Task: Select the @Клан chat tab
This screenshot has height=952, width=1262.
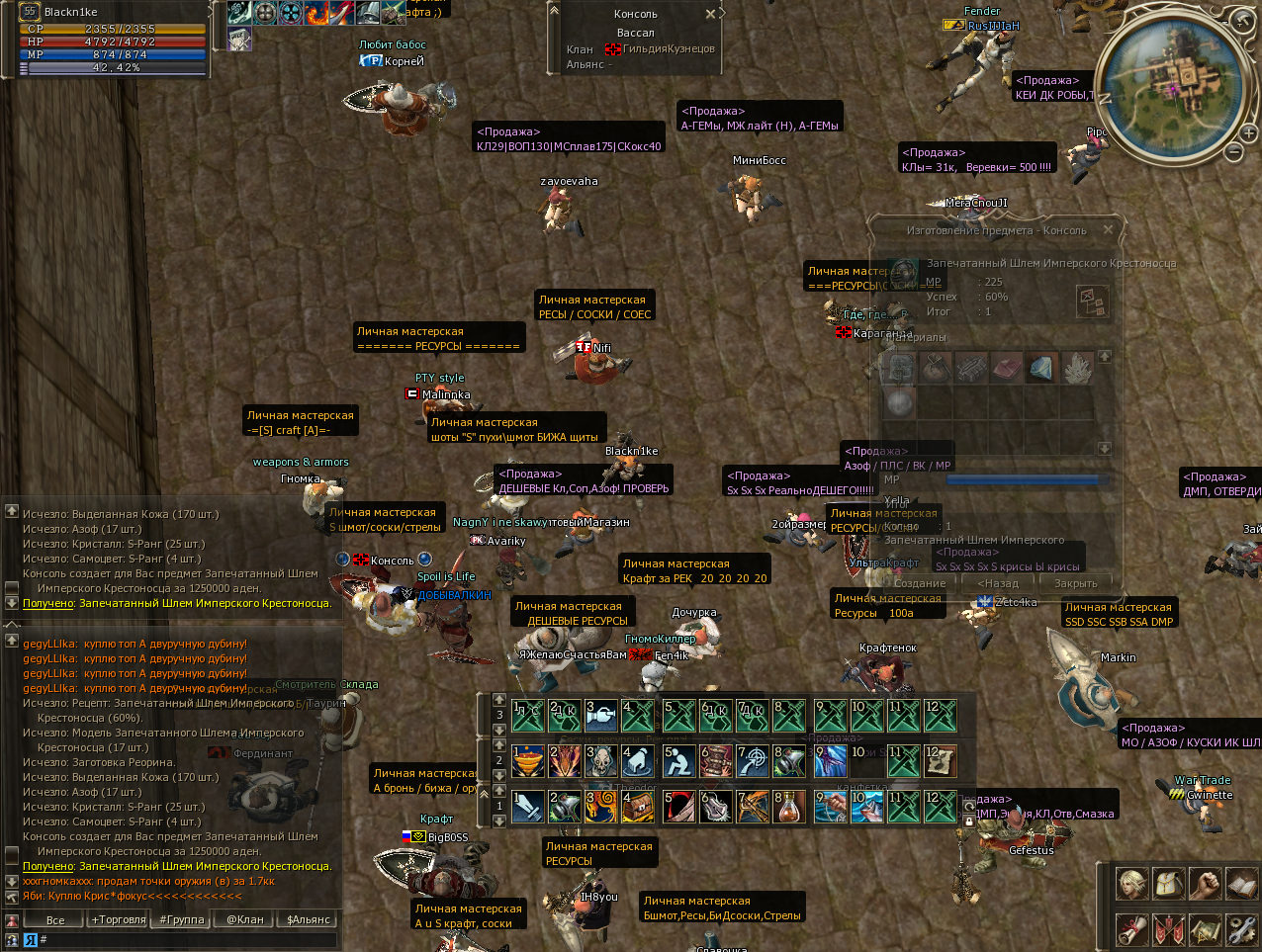Action: click(x=245, y=919)
